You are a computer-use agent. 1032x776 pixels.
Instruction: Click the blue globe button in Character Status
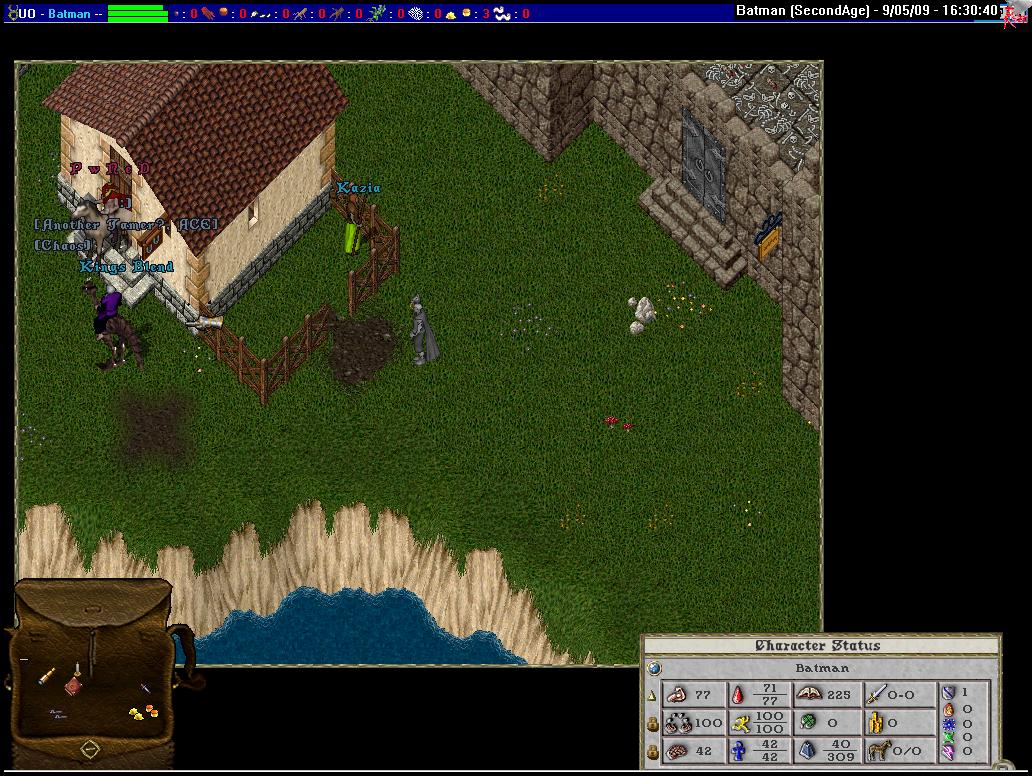click(x=654, y=668)
